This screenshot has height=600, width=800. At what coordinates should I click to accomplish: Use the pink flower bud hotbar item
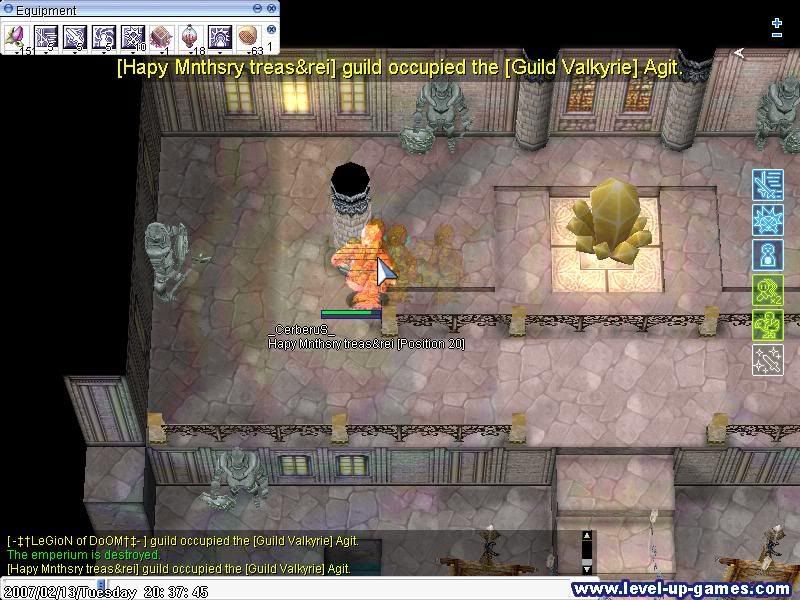(x=16, y=37)
